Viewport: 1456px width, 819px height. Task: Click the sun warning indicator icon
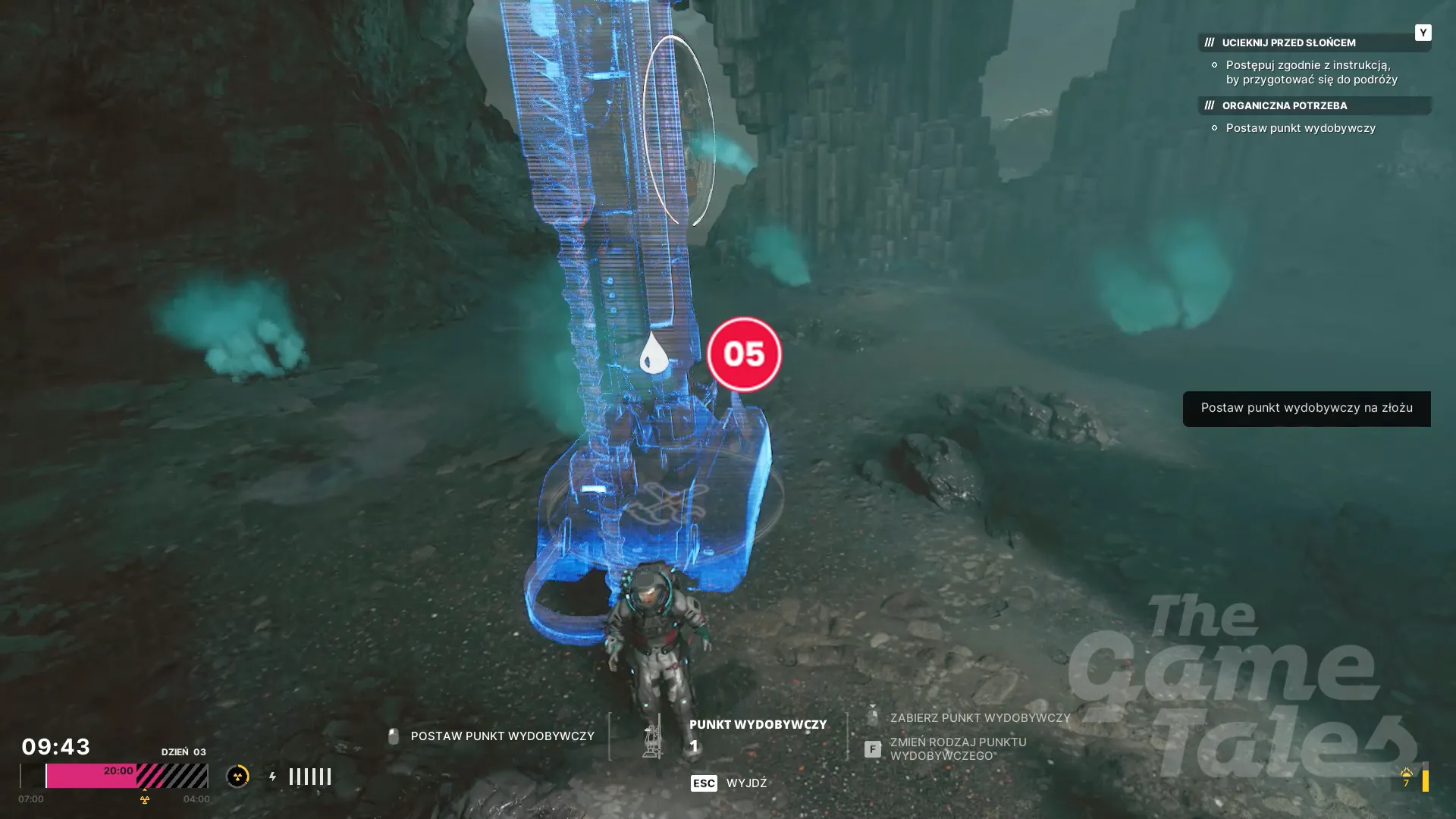tap(1406, 776)
